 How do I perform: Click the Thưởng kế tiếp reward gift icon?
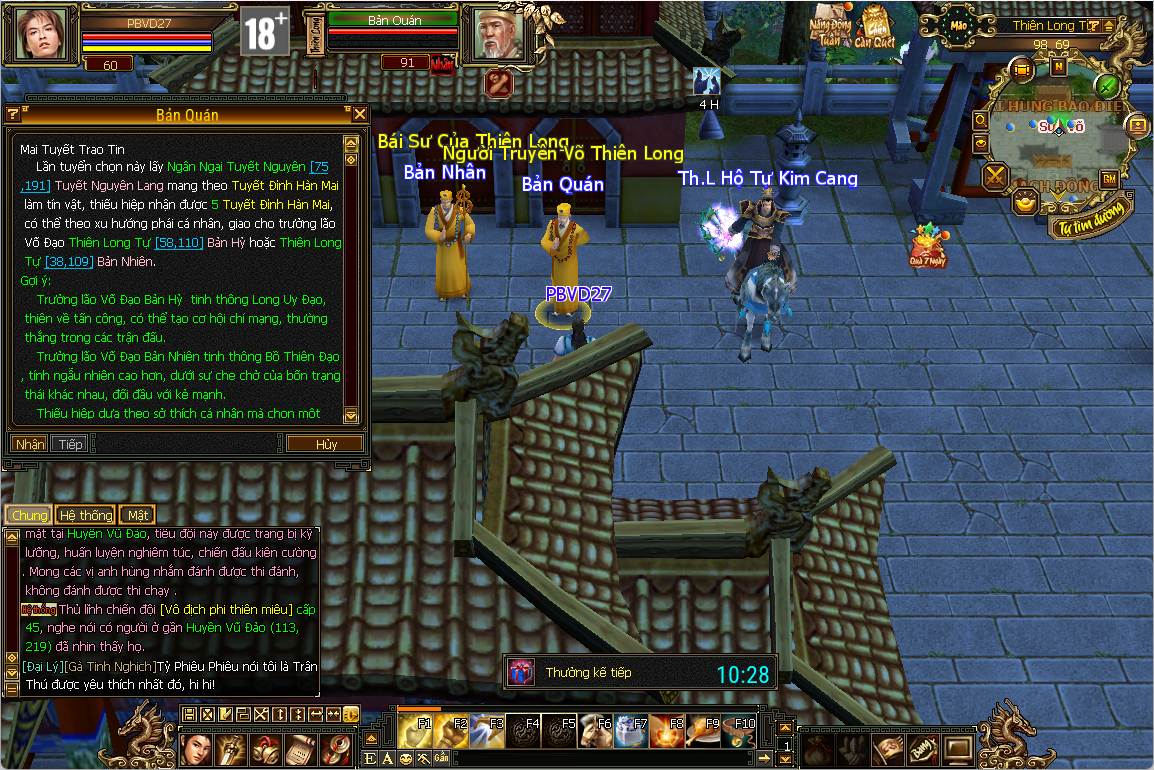coord(521,672)
